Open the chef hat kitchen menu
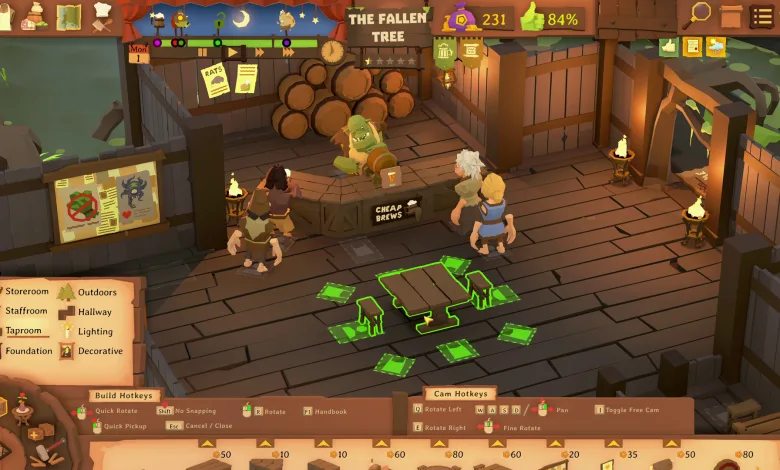 click(102, 14)
